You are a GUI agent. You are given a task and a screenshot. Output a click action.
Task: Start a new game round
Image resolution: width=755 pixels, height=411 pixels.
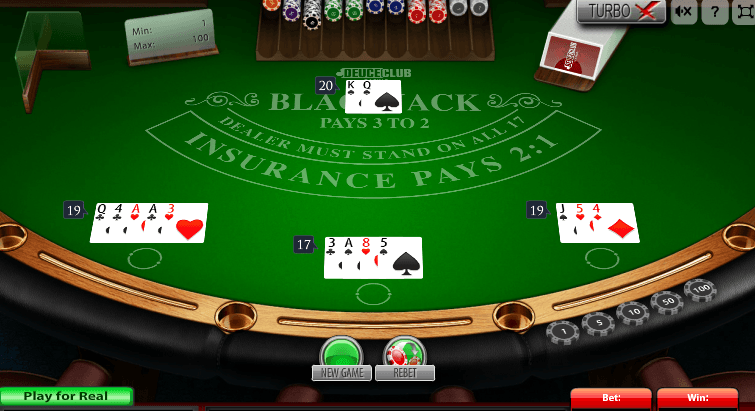click(x=343, y=355)
